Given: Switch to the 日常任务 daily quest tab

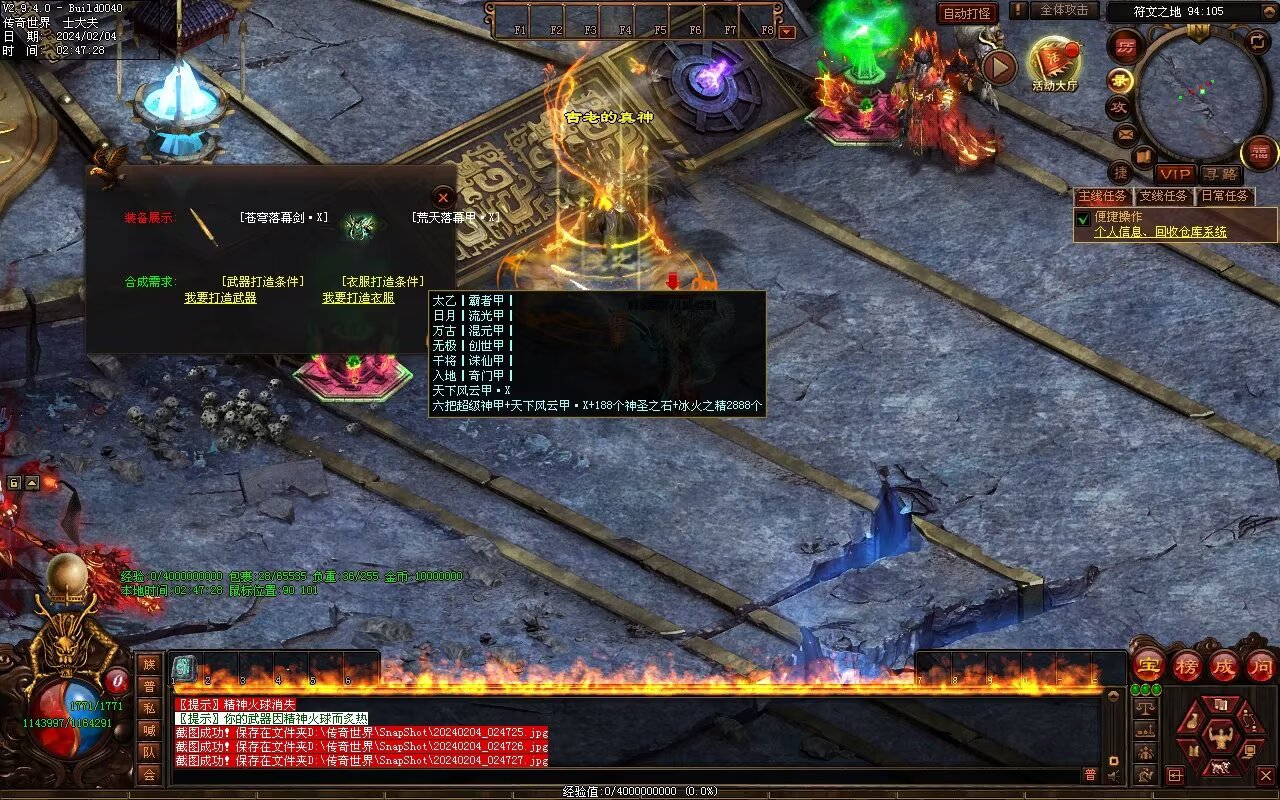Looking at the screenshot, I should (1224, 196).
